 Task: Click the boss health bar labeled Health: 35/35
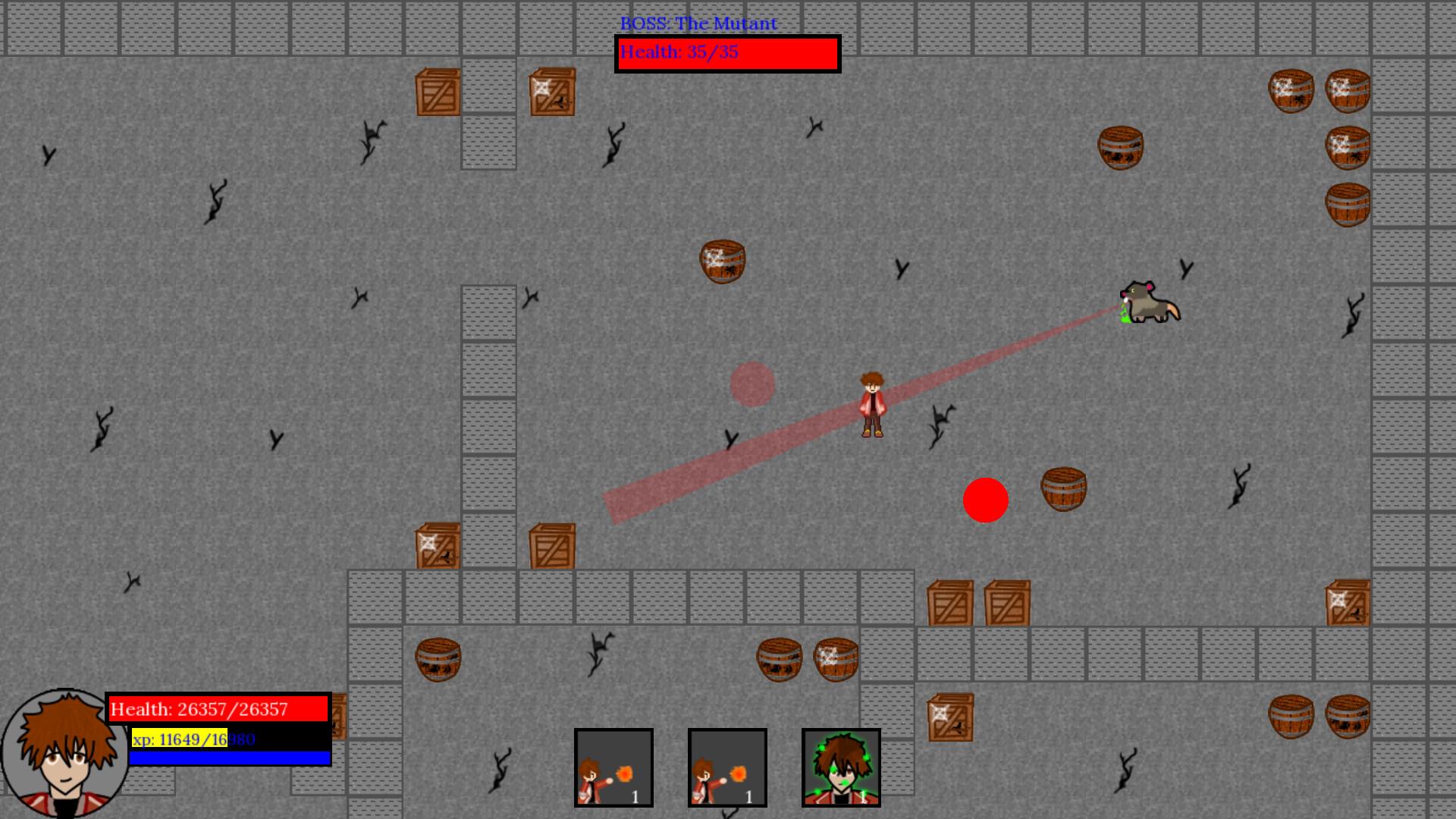pyautogui.click(x=726, y=53)
